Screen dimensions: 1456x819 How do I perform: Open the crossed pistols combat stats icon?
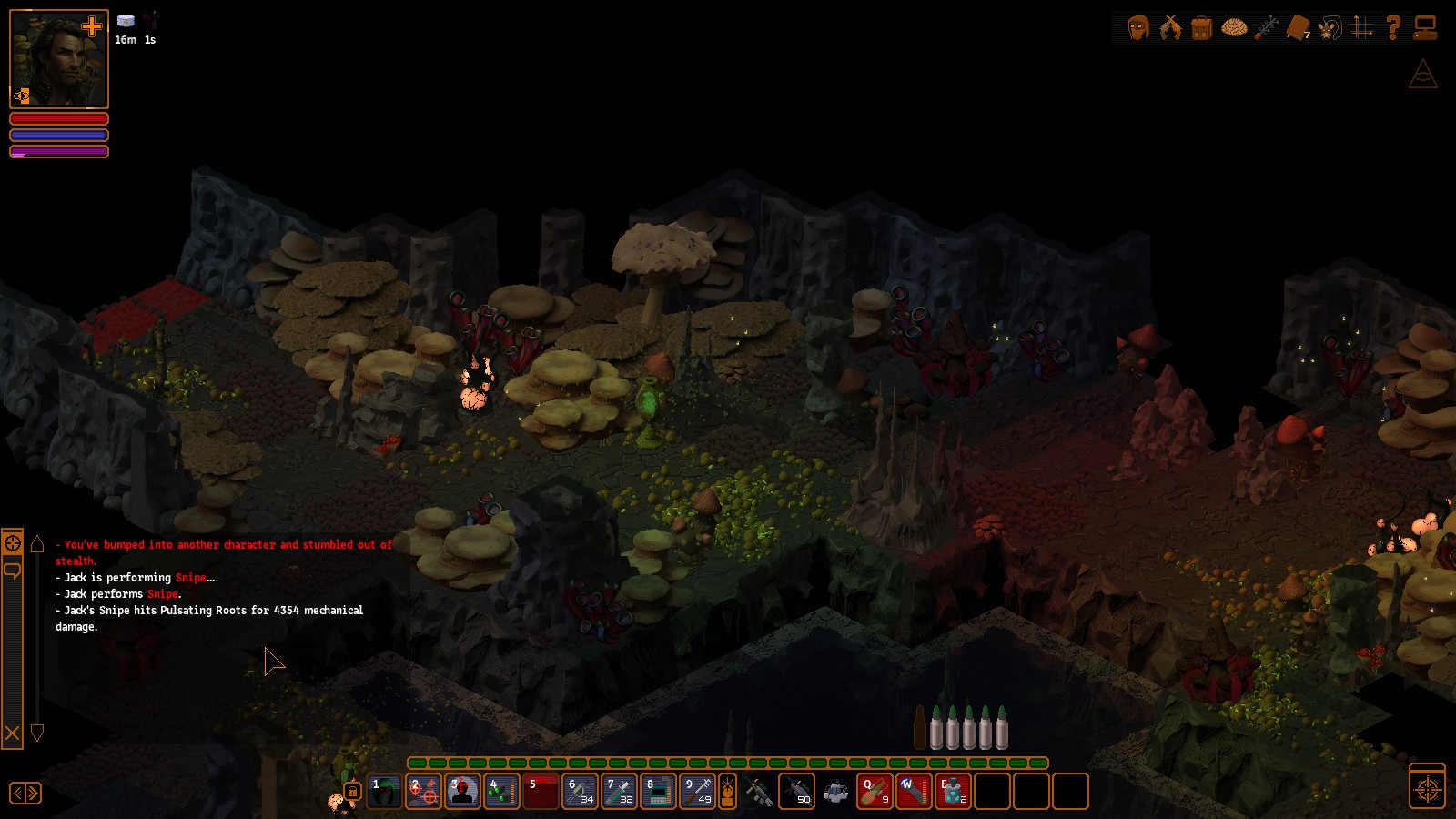tap(1170, 28)
